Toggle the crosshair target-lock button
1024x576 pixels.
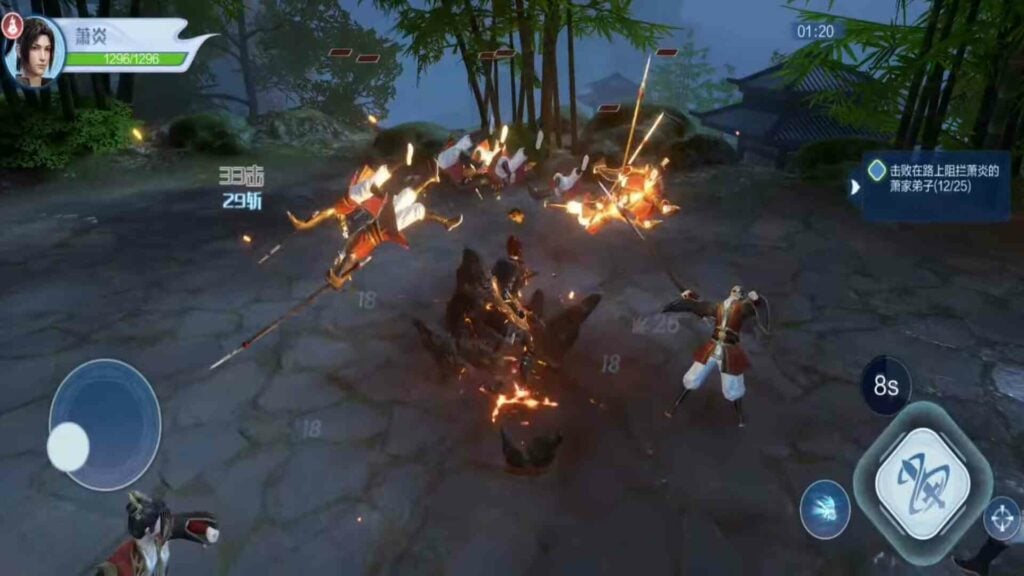1001,518
